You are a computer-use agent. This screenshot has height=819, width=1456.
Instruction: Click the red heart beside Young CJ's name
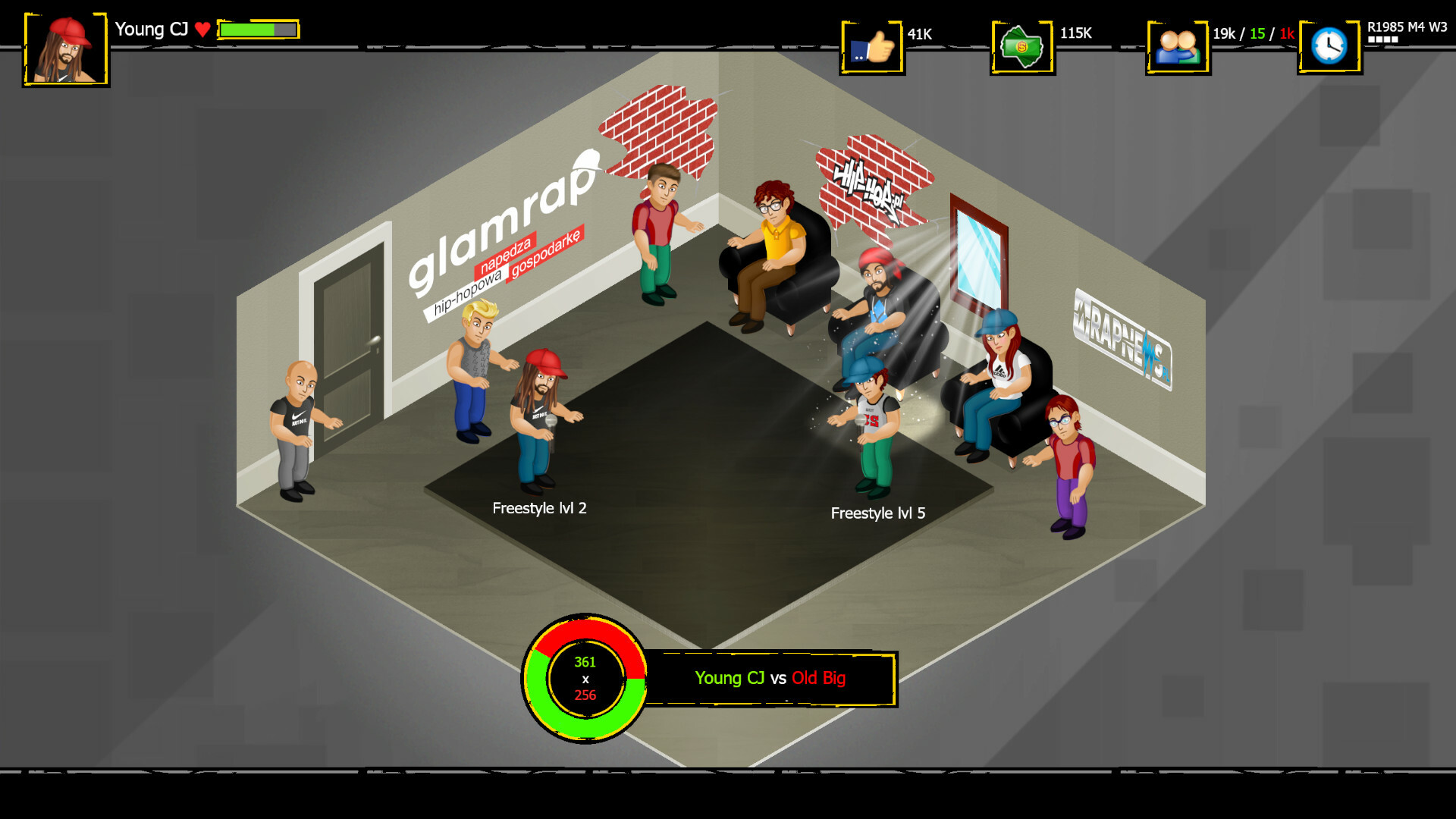click(x=202, y=29)
